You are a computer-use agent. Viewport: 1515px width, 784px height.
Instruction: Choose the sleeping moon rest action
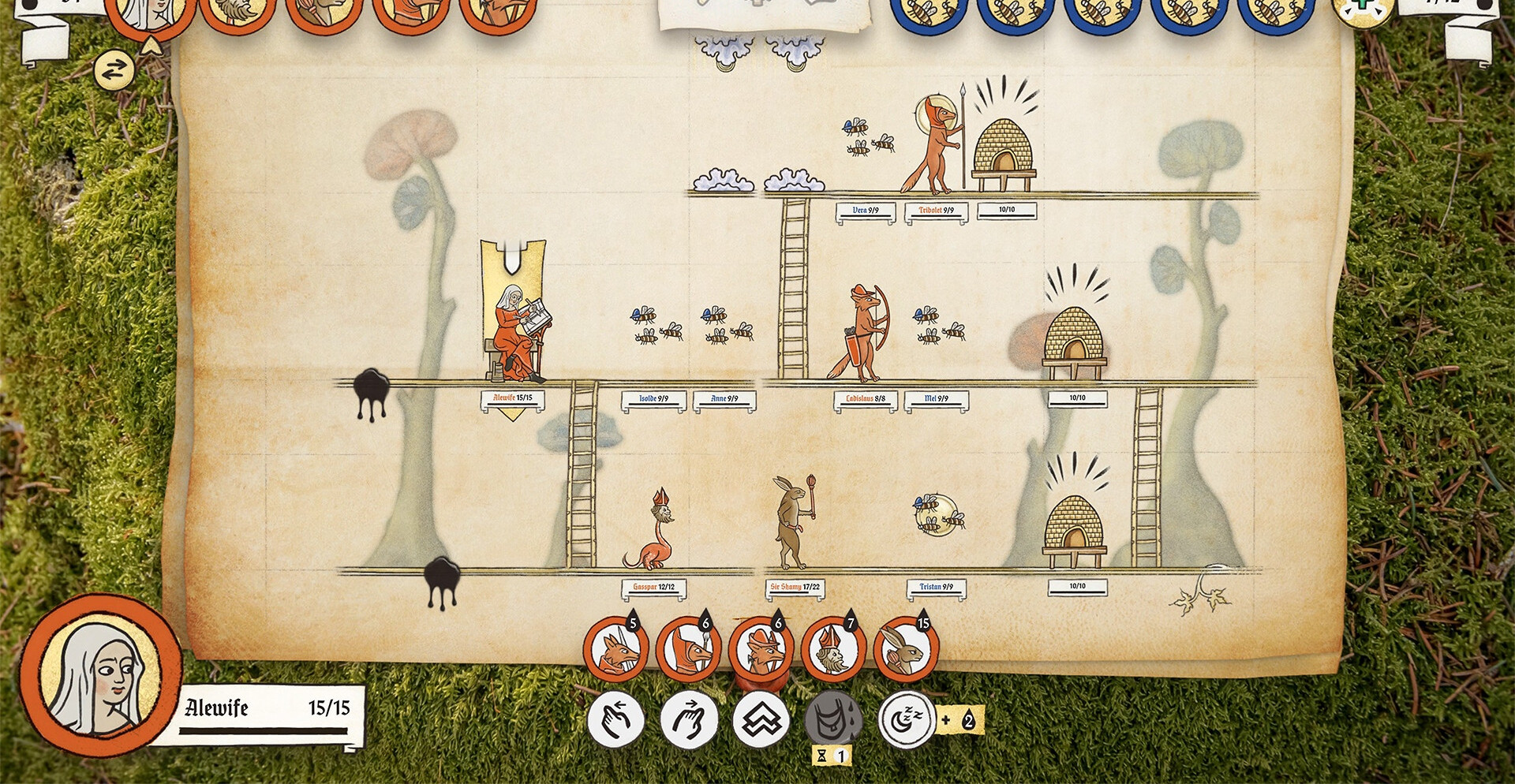[x=906, y=720]
